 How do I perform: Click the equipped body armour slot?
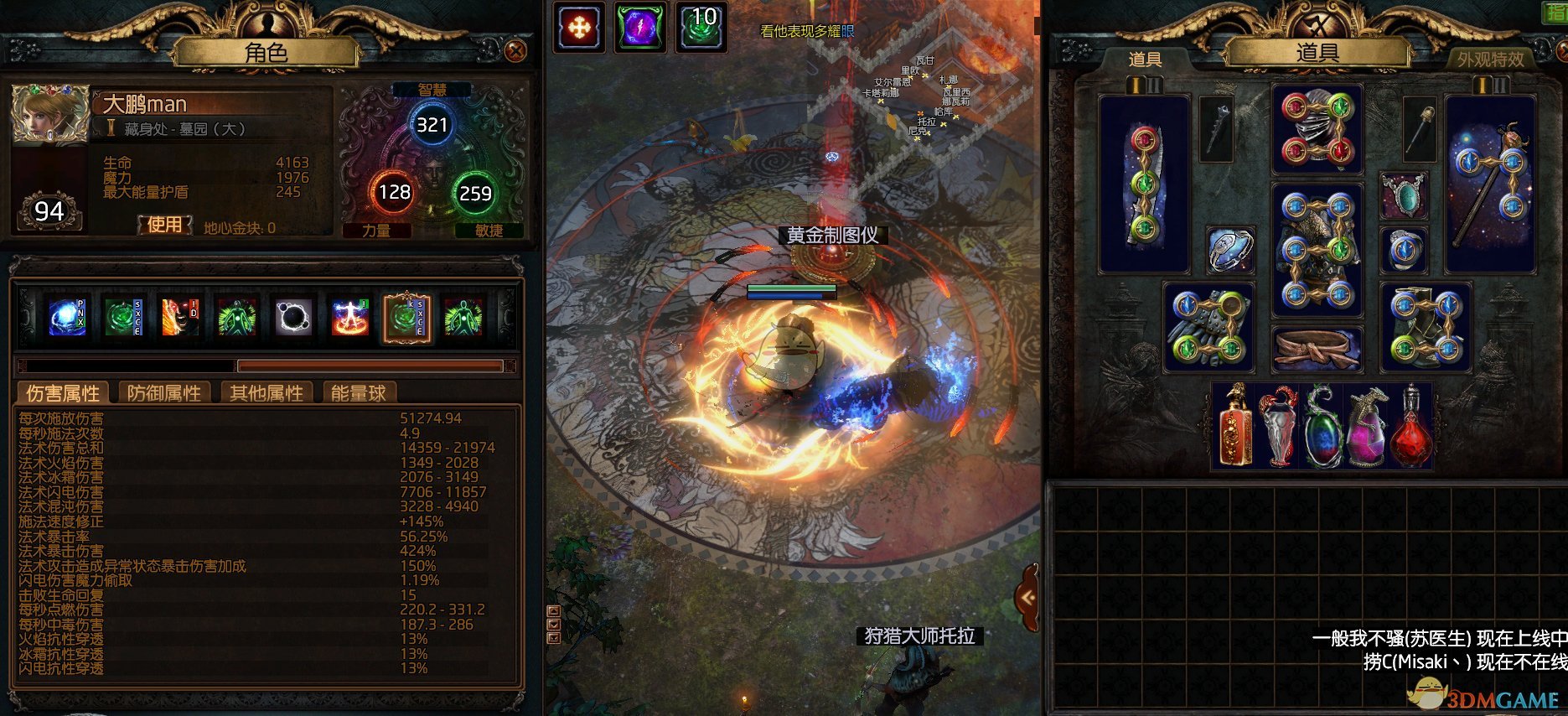point(1317,250)
